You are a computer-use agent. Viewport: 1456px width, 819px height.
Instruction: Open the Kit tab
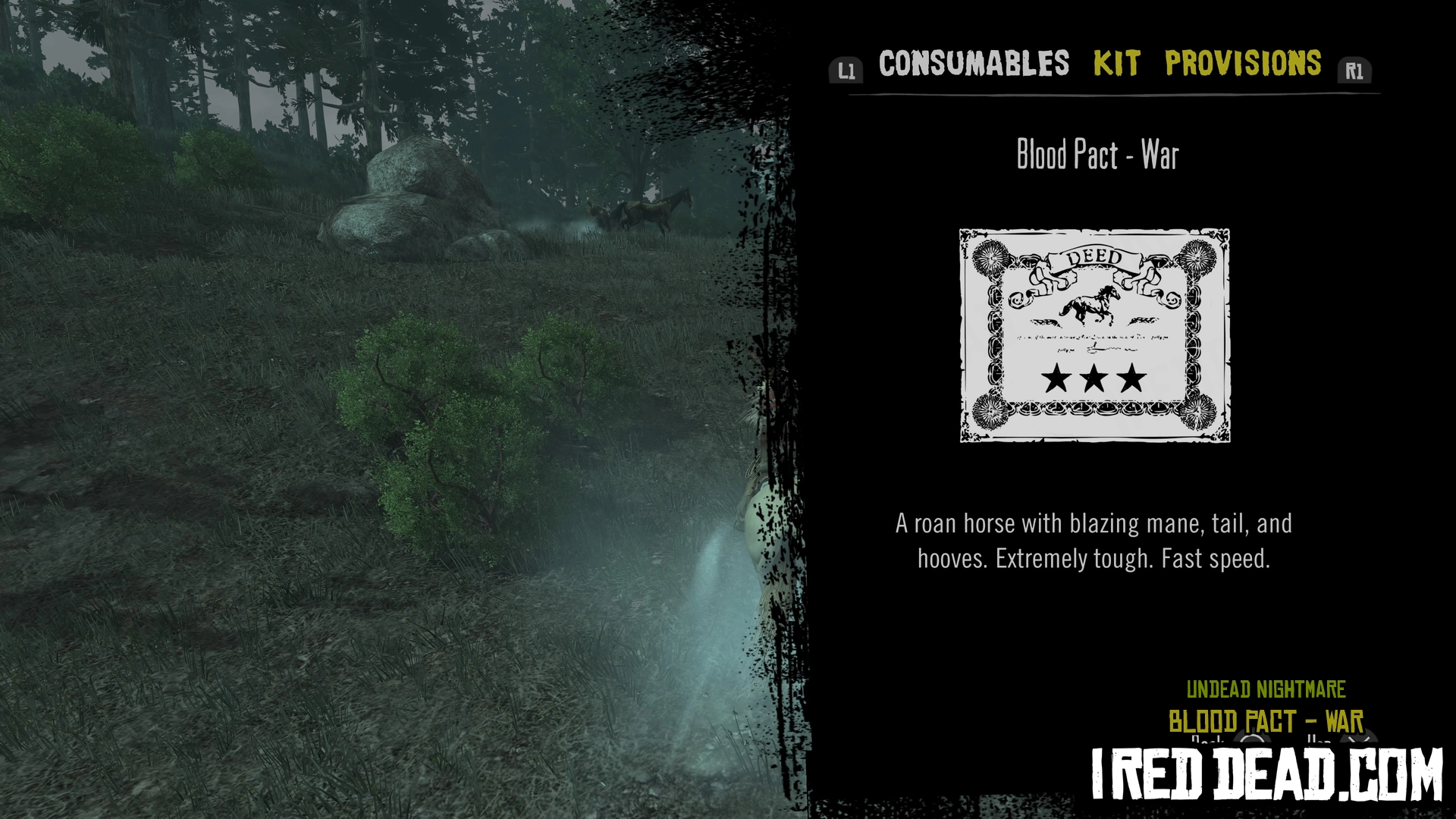pos(1116,64)
